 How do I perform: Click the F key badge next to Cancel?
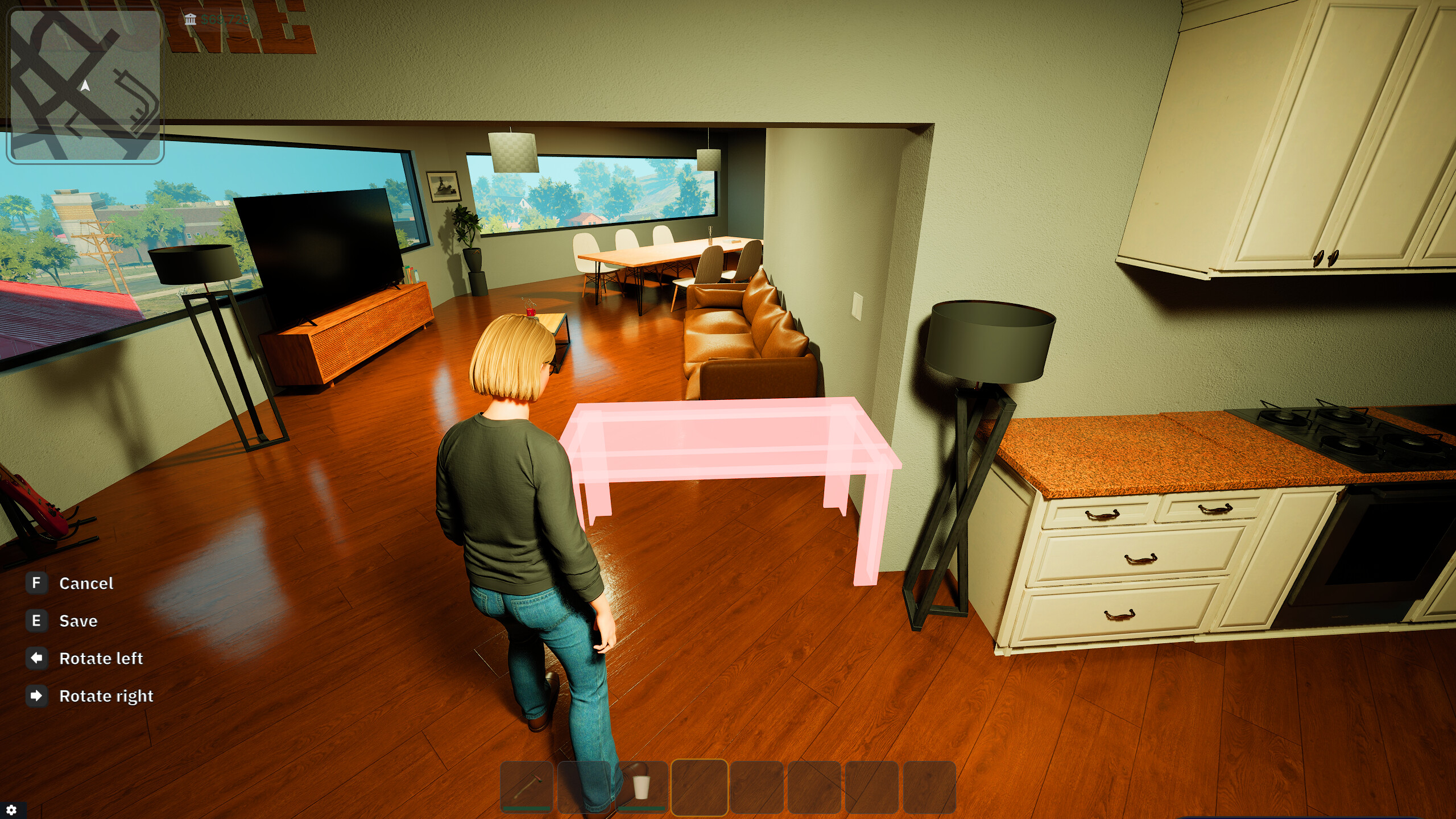(x=36, y=583)
